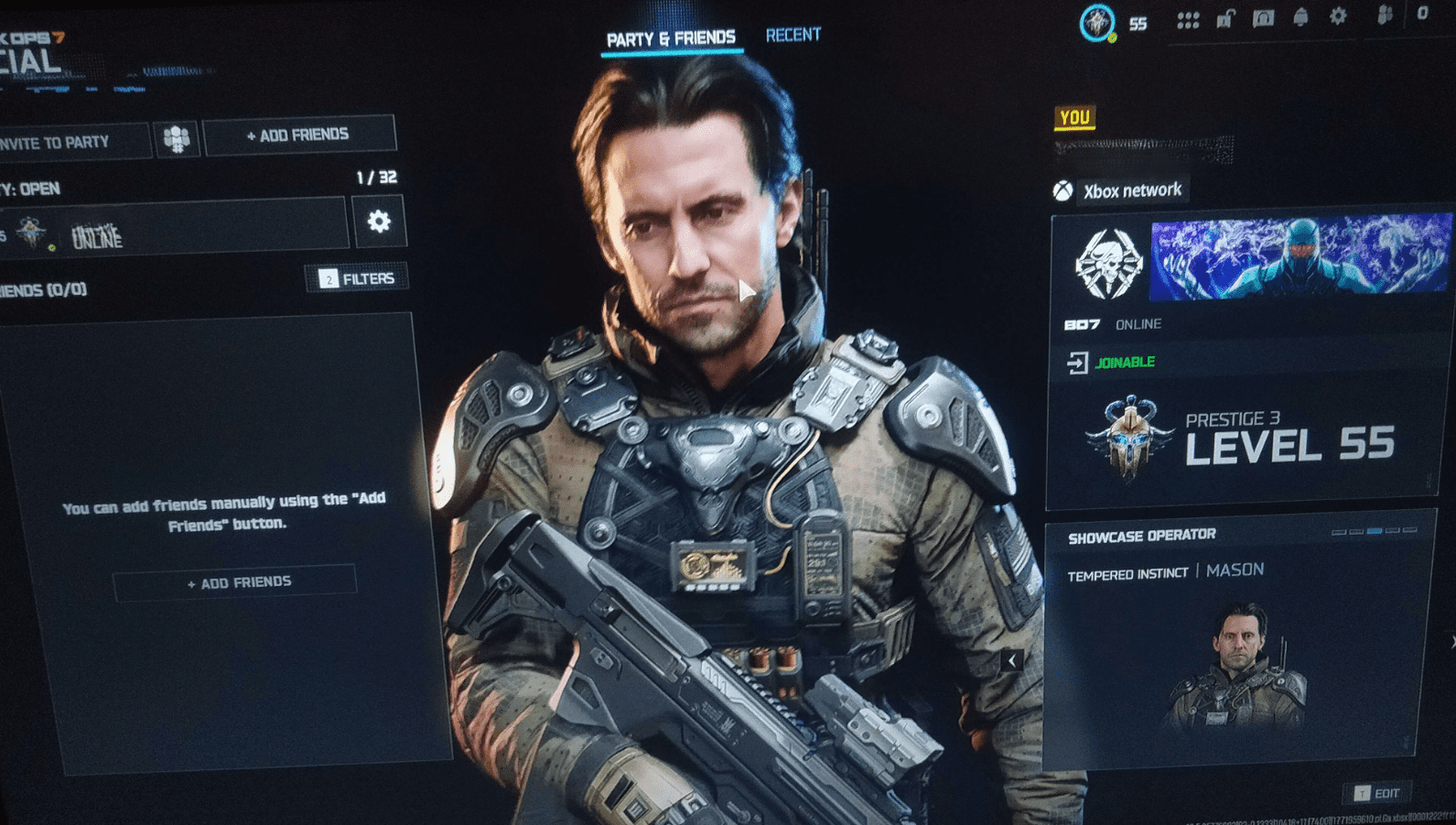Click the store bundle icon next to CoD points

tap(1386, 16)
